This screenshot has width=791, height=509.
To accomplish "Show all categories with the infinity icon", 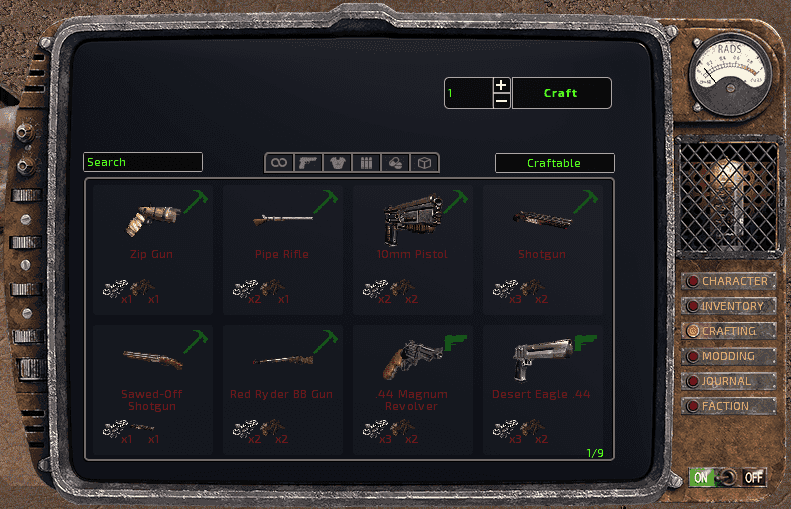I will pyautogui.click(x=279, y=163).
